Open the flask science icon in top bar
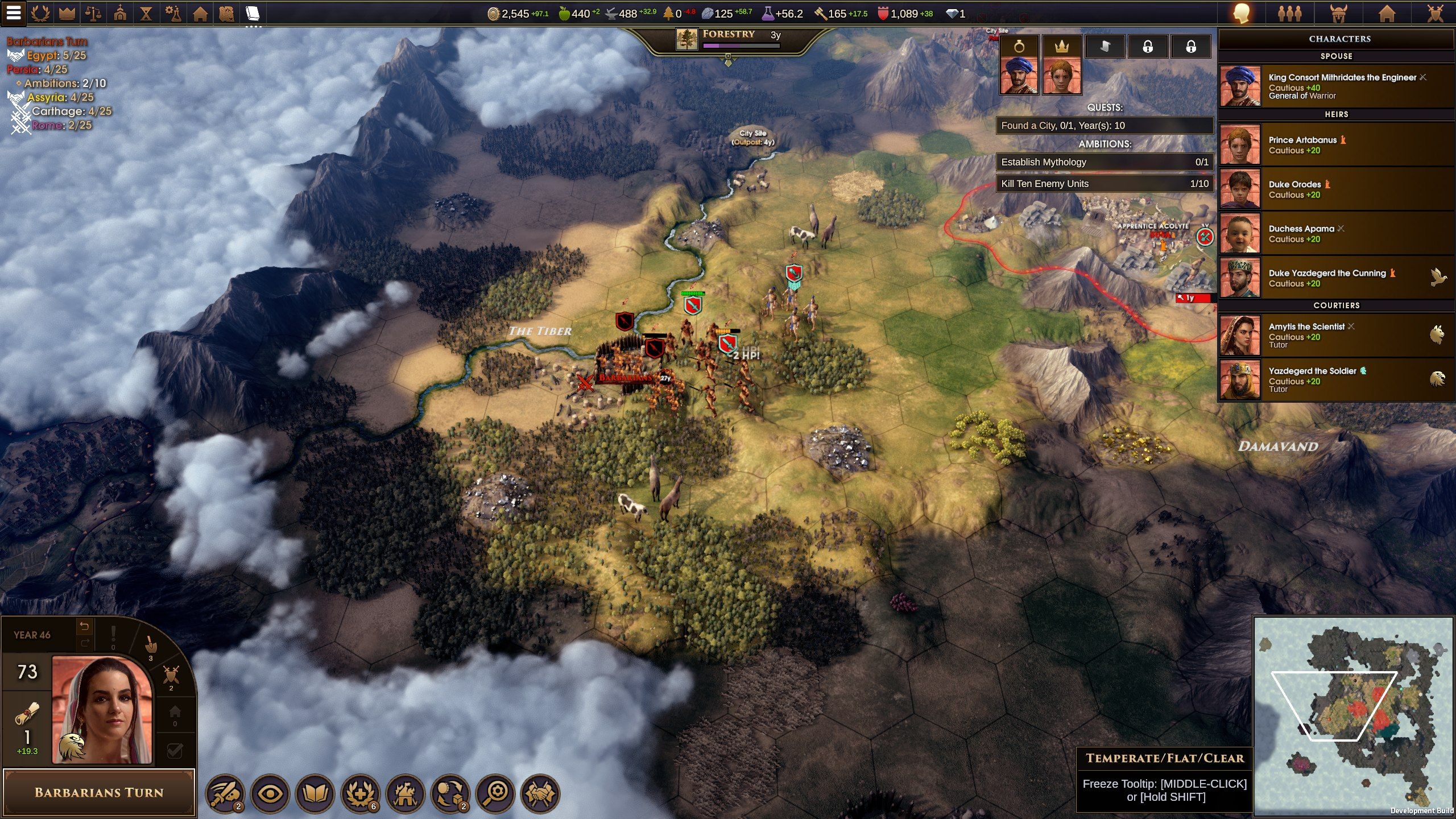 coord(174,13)
